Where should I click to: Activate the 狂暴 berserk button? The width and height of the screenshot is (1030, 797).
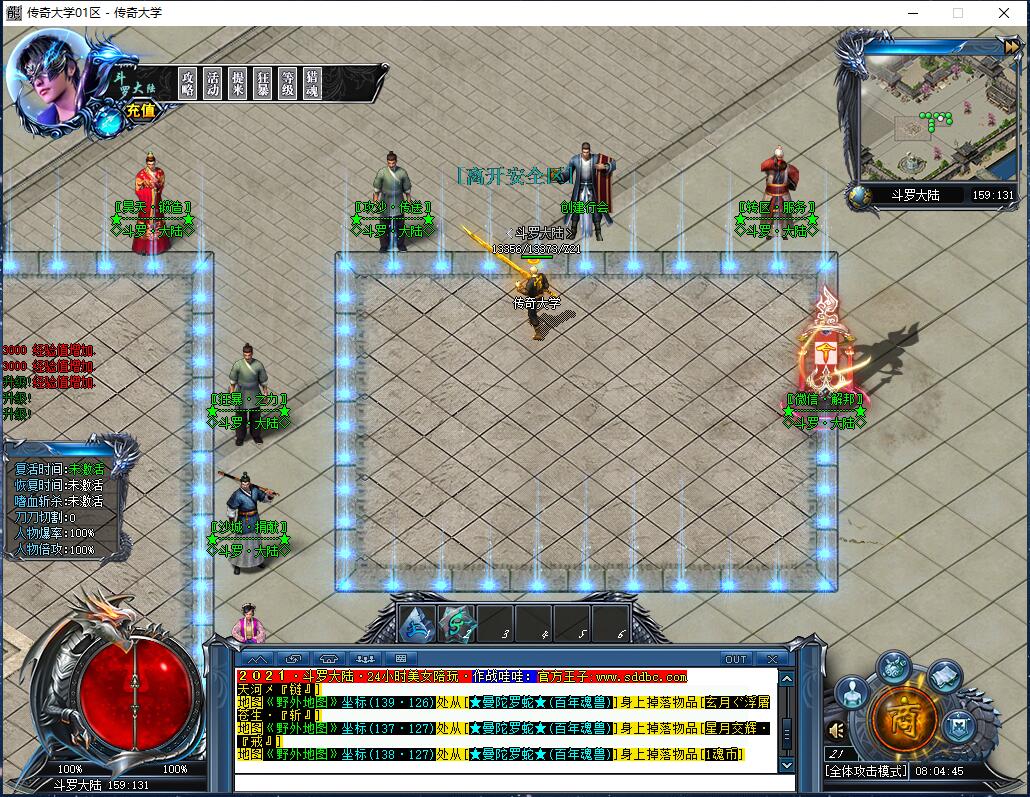[263, 83]
